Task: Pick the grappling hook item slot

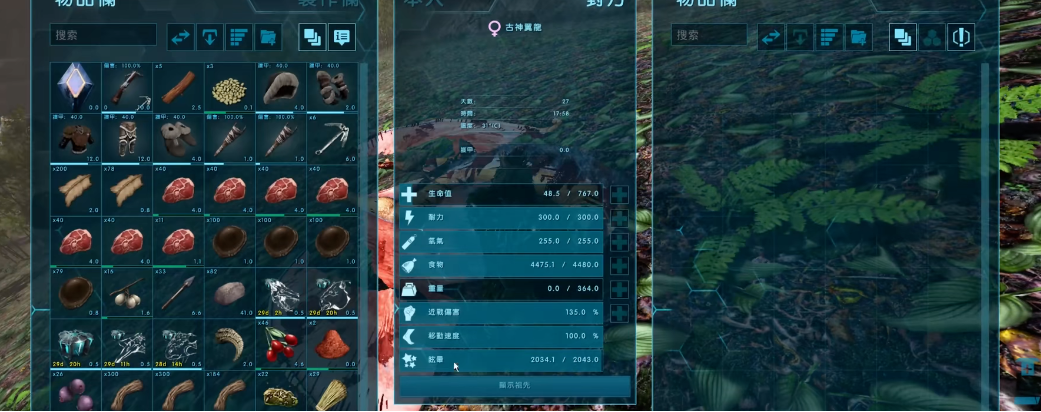Action: [335, 139]
